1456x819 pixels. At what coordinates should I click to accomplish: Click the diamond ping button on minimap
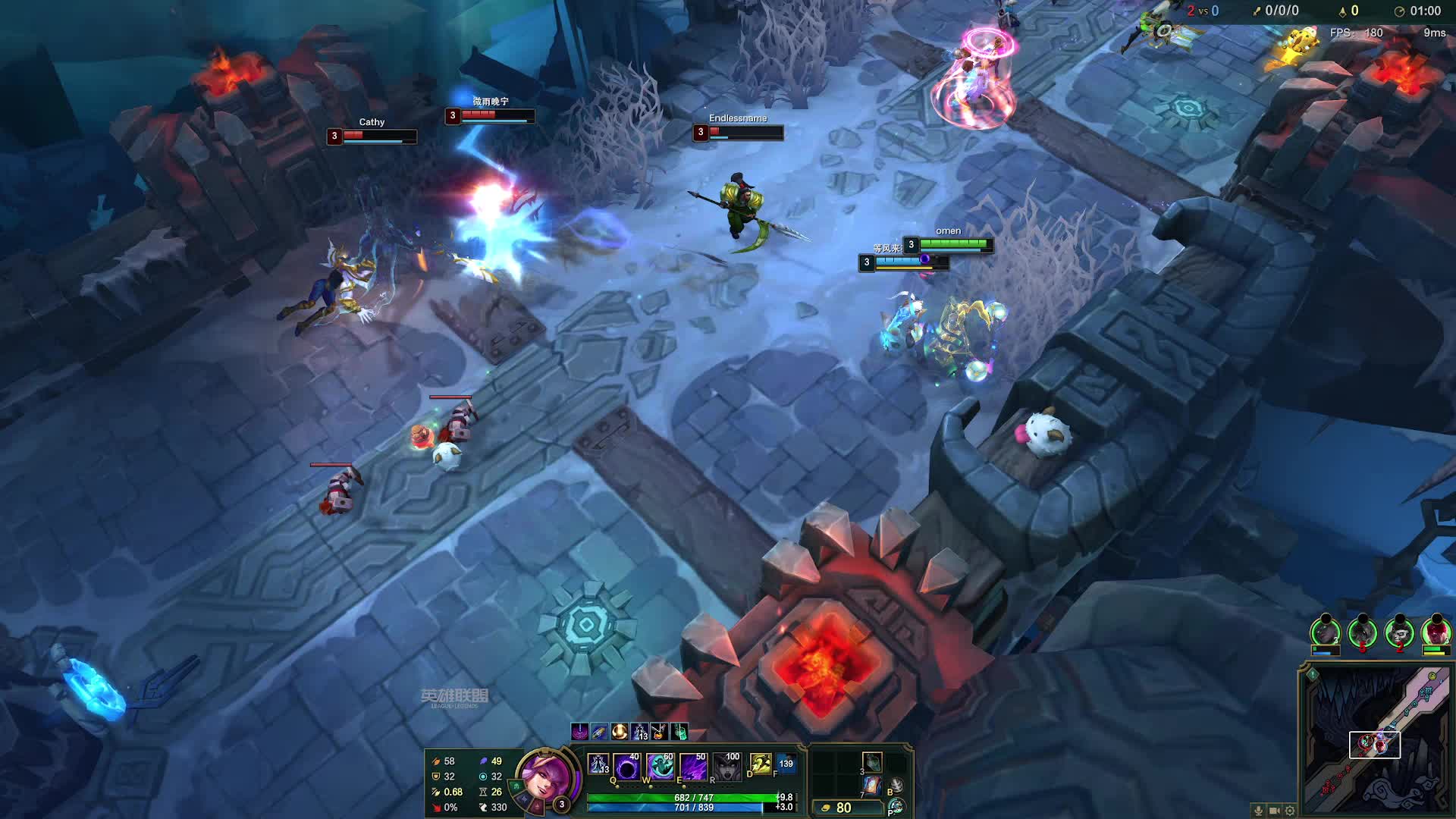[1313, 673]
